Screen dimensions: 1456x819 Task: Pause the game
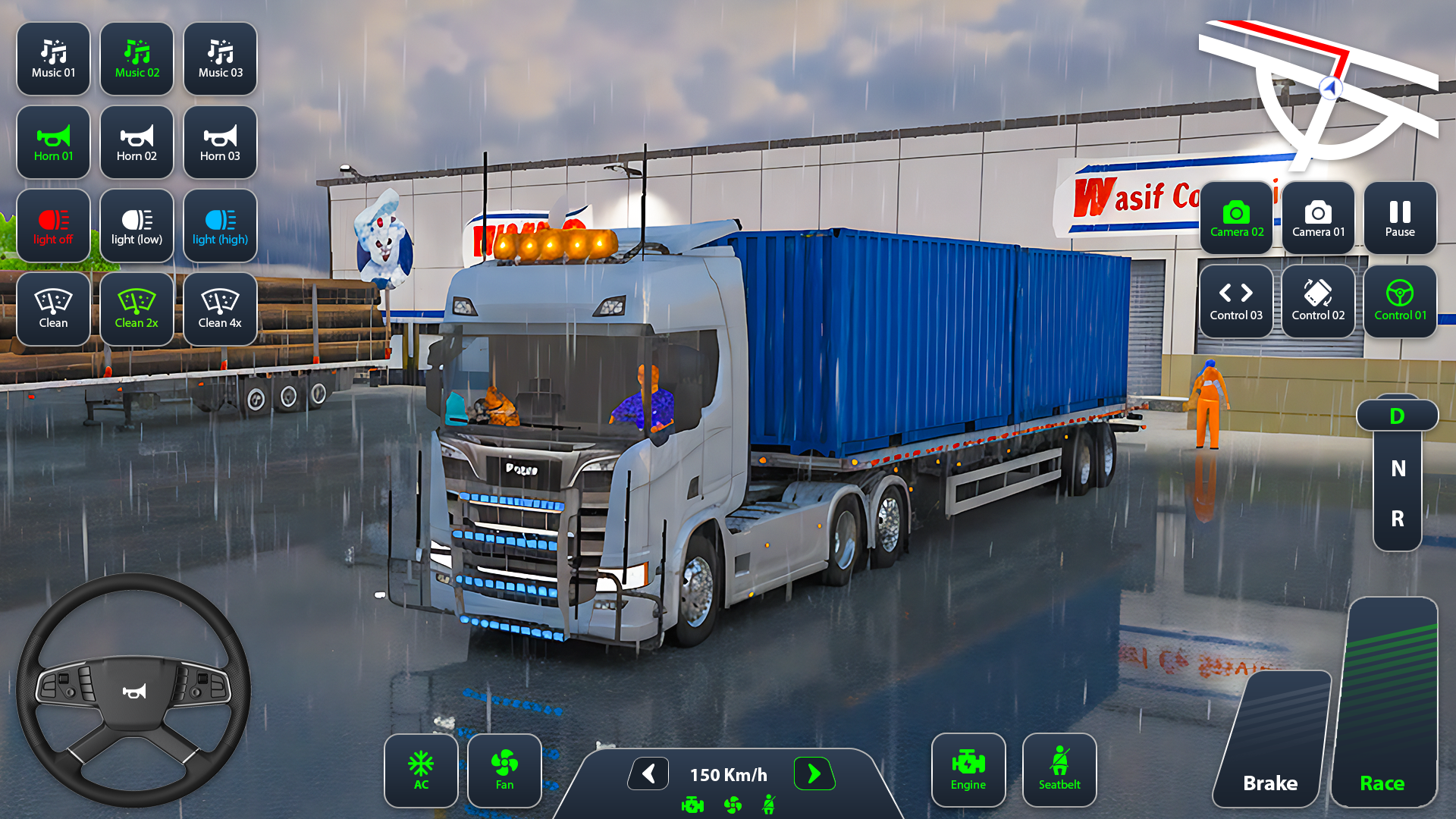point(1399,218)
